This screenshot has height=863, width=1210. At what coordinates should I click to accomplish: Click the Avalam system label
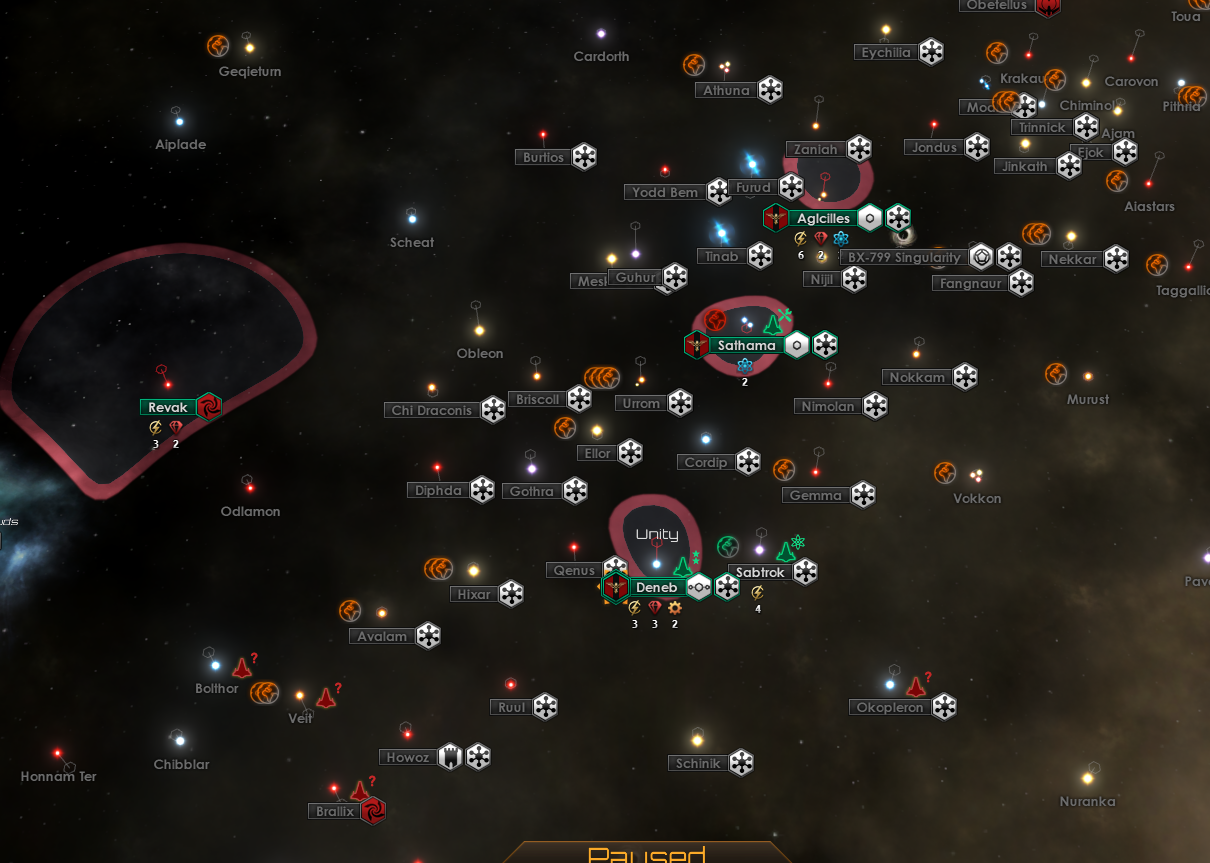click(x=382, y=636)
